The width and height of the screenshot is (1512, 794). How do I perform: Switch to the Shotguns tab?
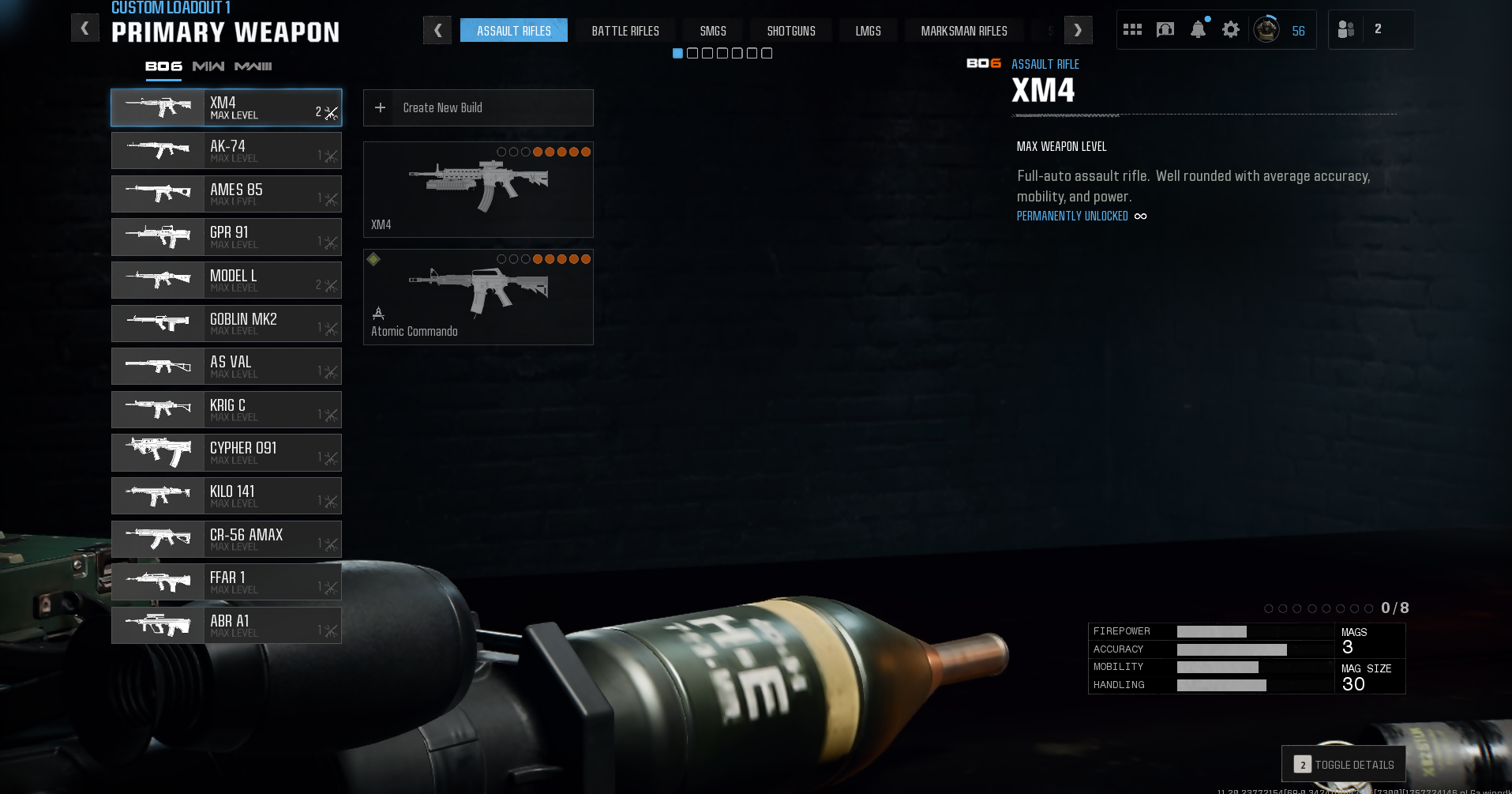tap(791, 31)
